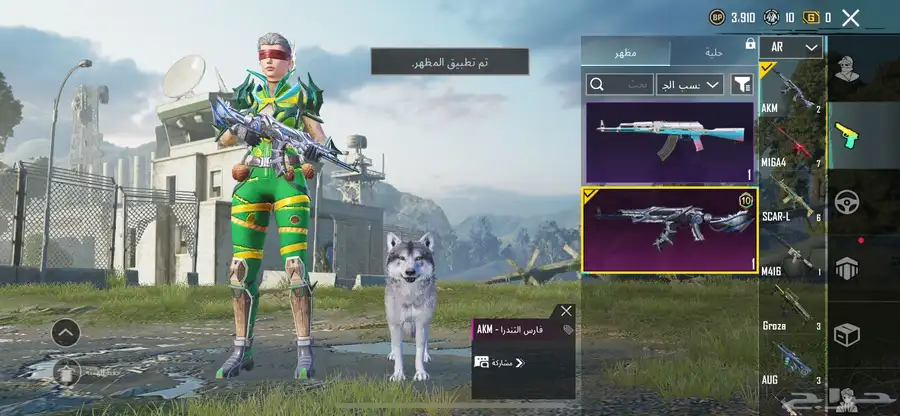Close the inventory screen with the top X

pyautogui.click(x=851, y=17)
